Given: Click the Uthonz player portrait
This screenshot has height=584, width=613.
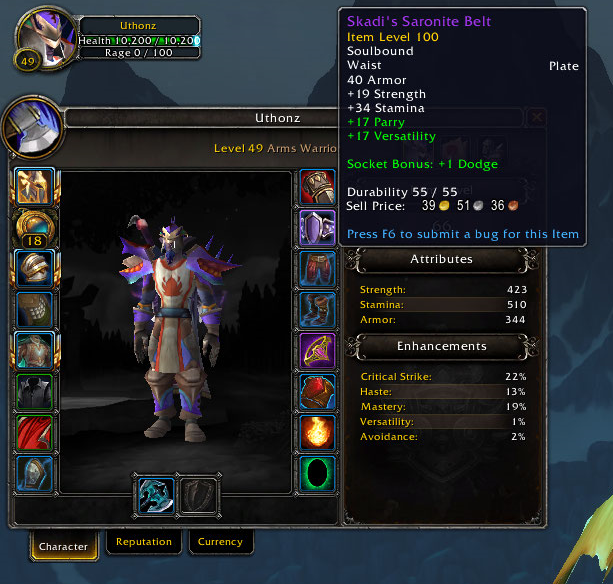Looking at the screenshot, I should pyautogui.click(x=43, y=40).
